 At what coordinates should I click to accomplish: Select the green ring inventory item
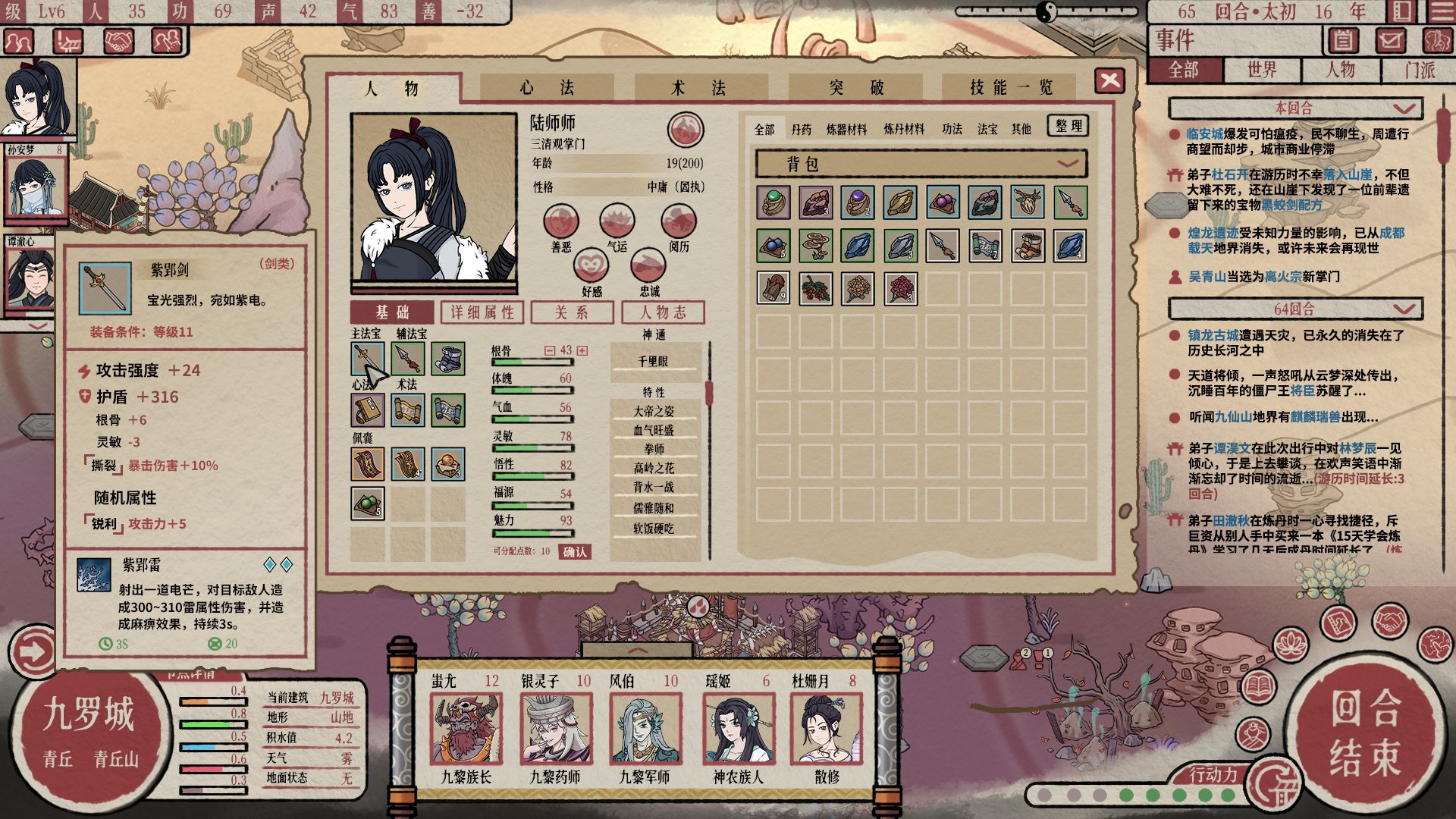point(773,202)
